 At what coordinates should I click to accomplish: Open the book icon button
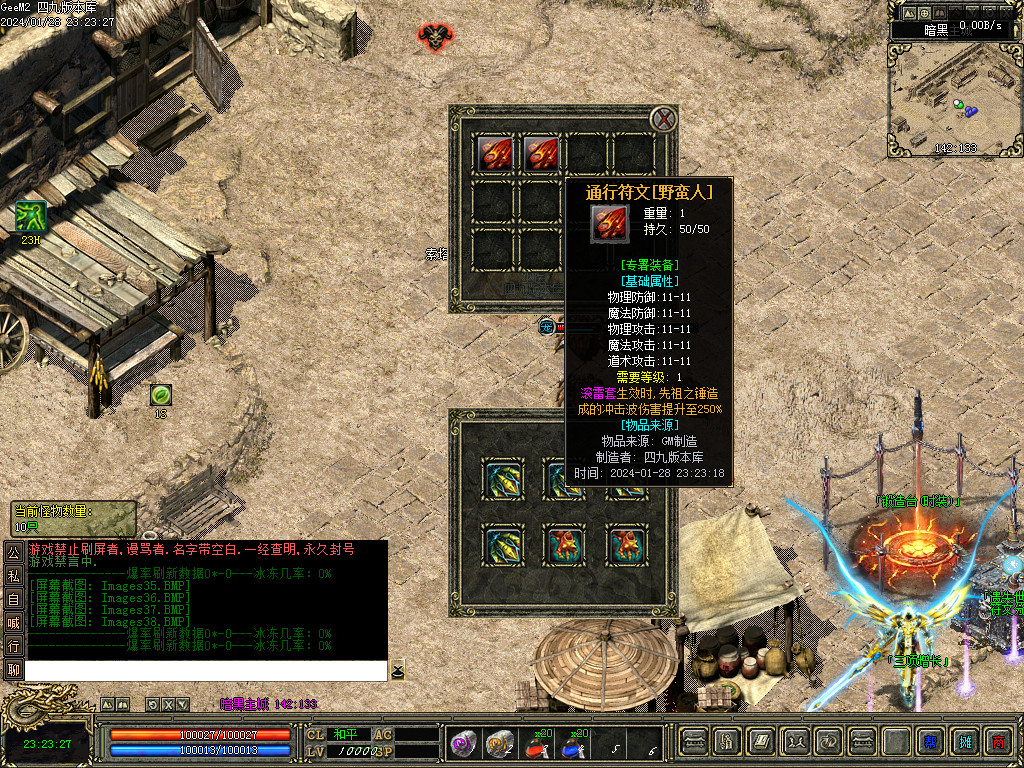tap(761, 741)
